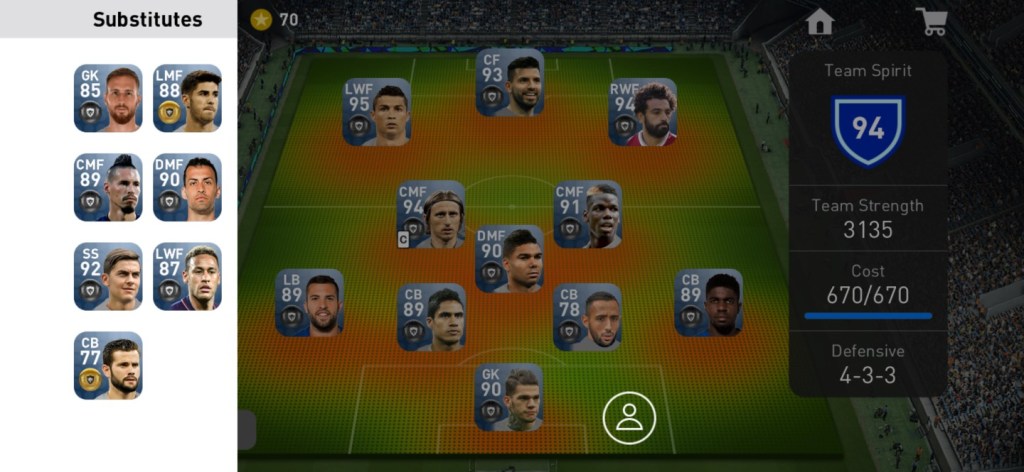Open the Defensive 4-3-3 formation panel
The image size is (1024, 472).
click(x=868, y=363)
